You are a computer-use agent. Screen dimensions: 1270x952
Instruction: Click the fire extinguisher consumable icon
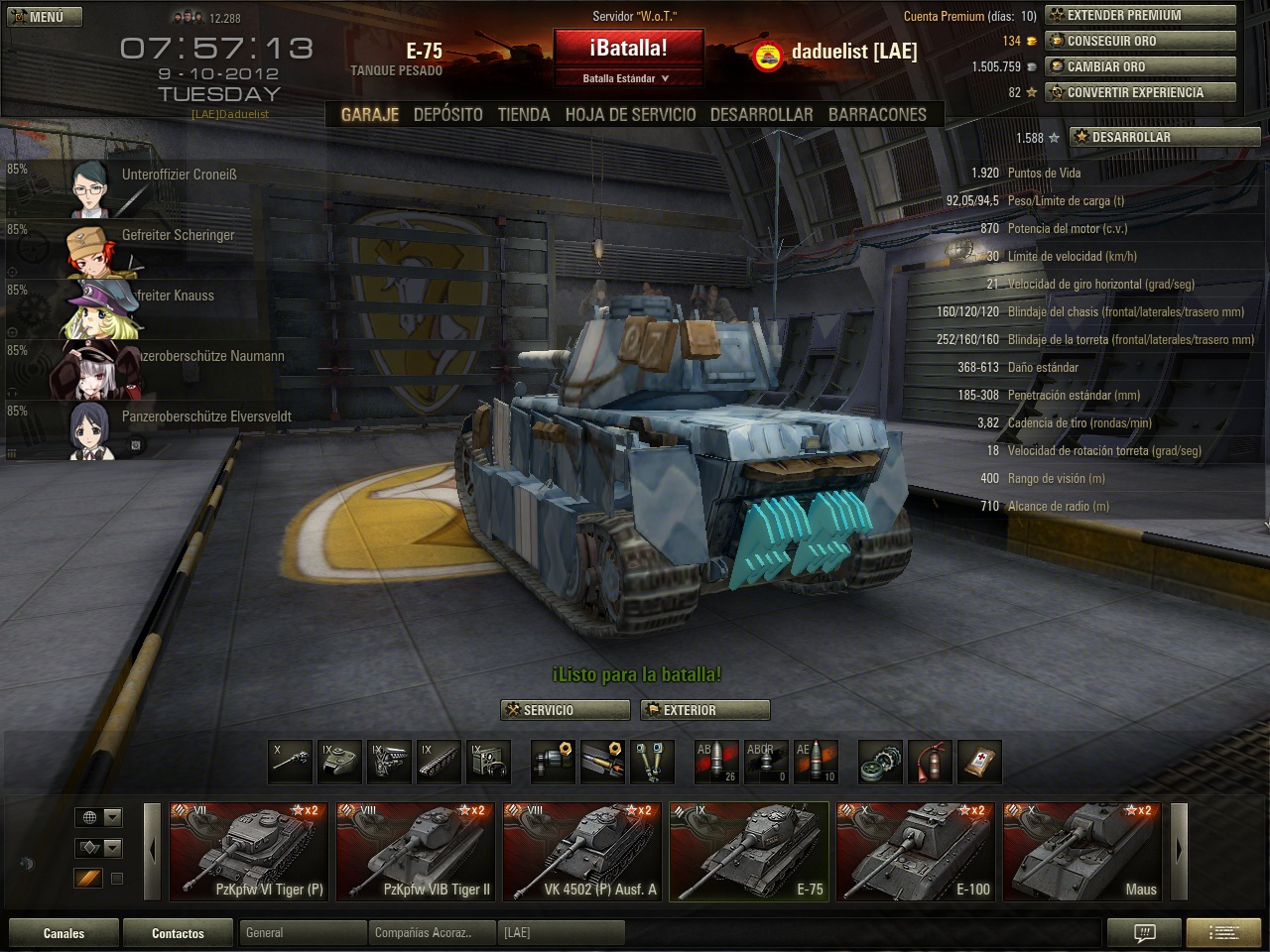[x=930, y=762]
